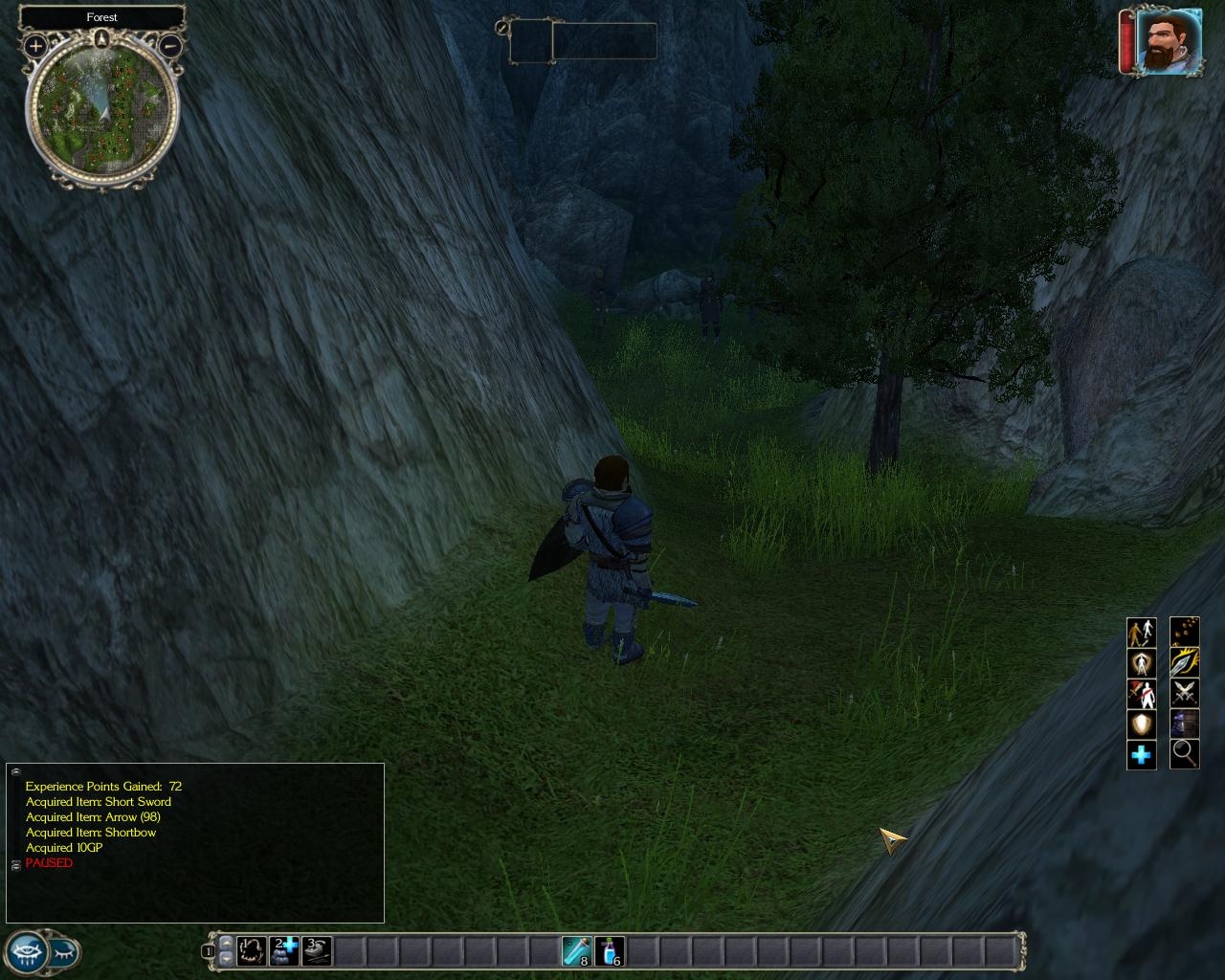Image resolution: width=1225 pixels, height=980 pixels.
Task: Activate the glowing shield defensive mode icon
Action: pos(1141,724)
